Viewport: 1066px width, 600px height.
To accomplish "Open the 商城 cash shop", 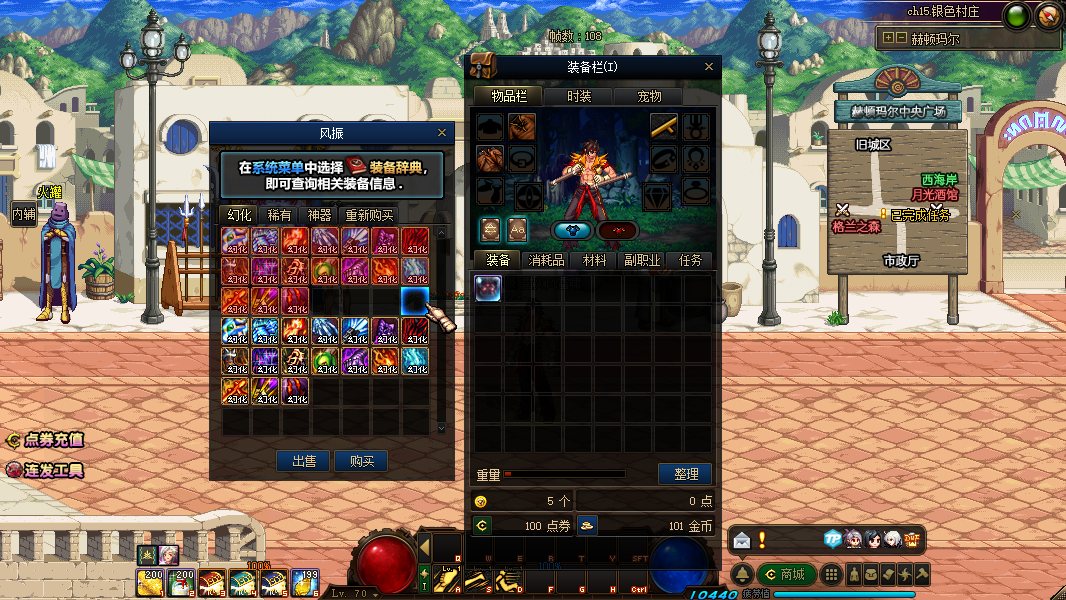I will 785,574.
